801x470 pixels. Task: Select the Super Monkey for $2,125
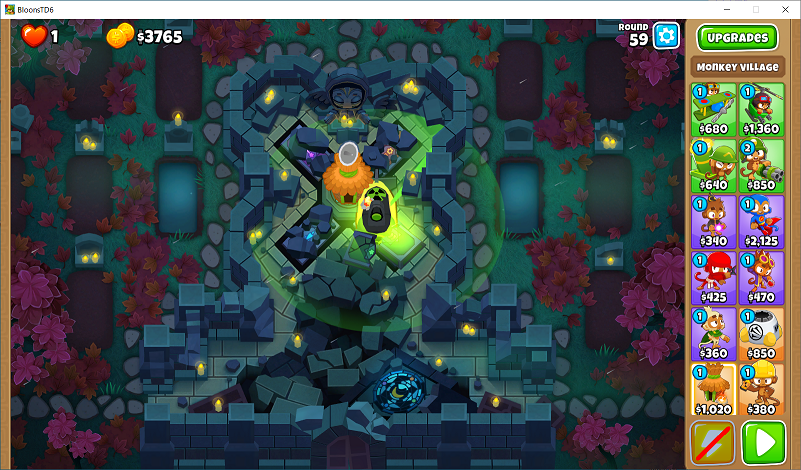coord(761,221)
